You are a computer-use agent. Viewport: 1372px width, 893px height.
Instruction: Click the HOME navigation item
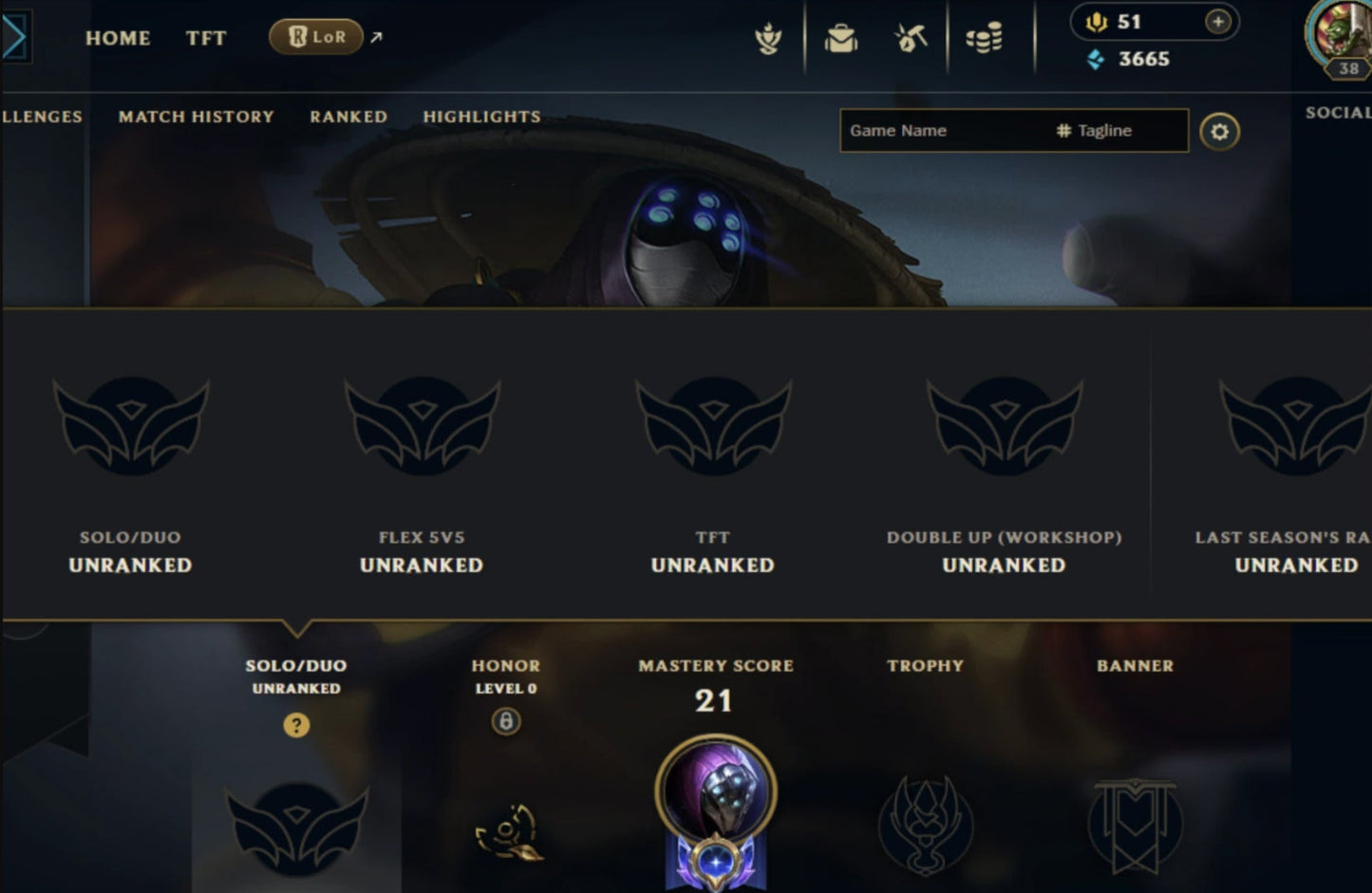118,38
